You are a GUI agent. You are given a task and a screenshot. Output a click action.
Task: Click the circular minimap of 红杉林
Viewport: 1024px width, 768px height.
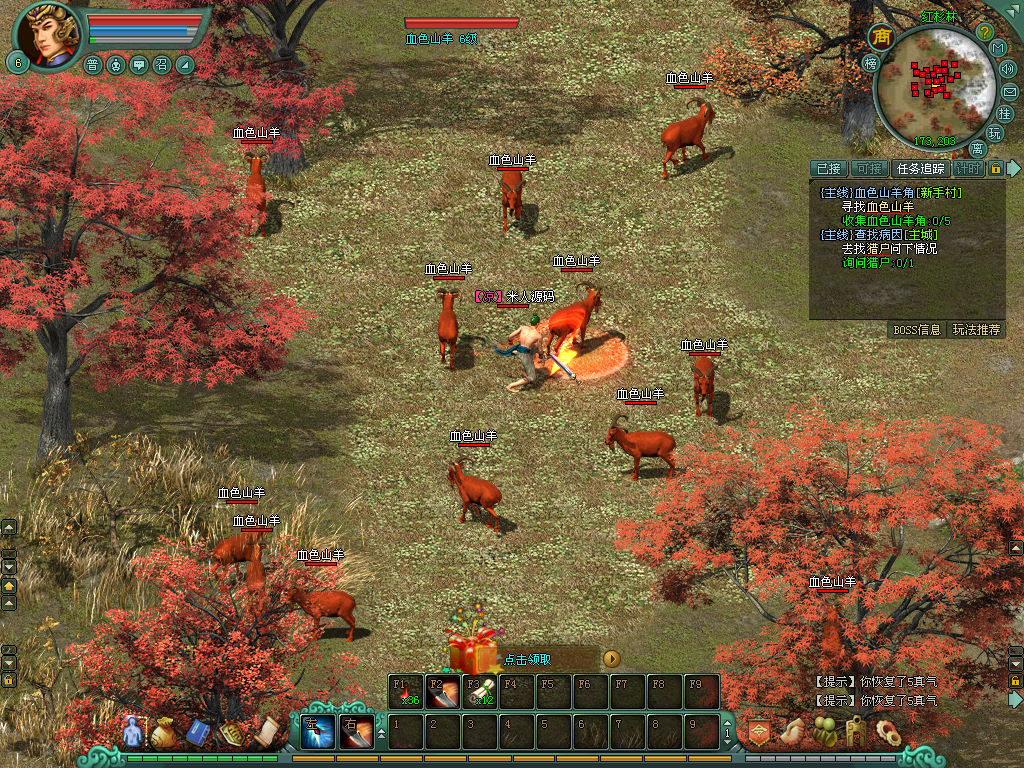pos(934,85)
